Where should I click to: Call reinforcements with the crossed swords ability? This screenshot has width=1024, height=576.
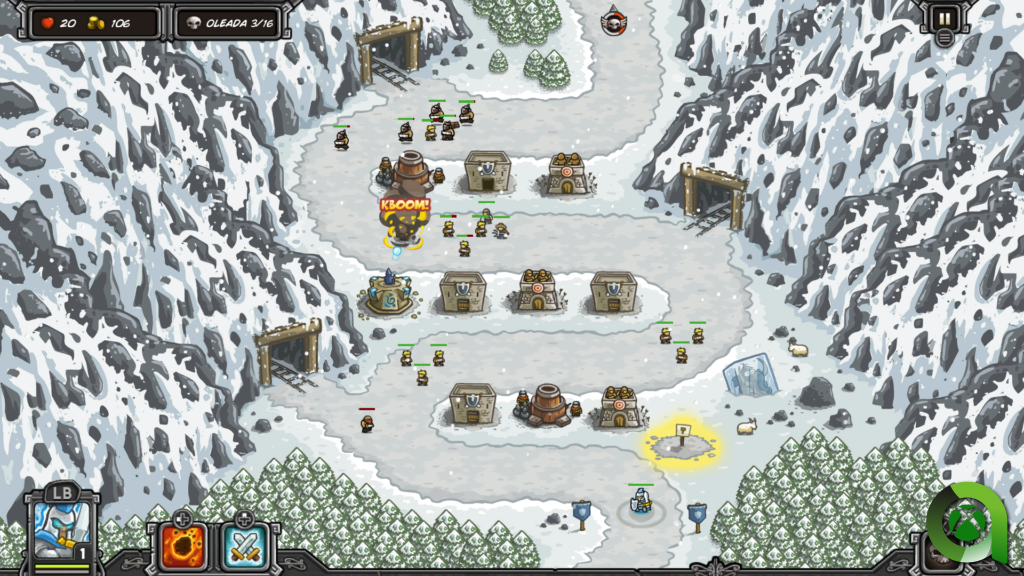click(x=243, y=545)
